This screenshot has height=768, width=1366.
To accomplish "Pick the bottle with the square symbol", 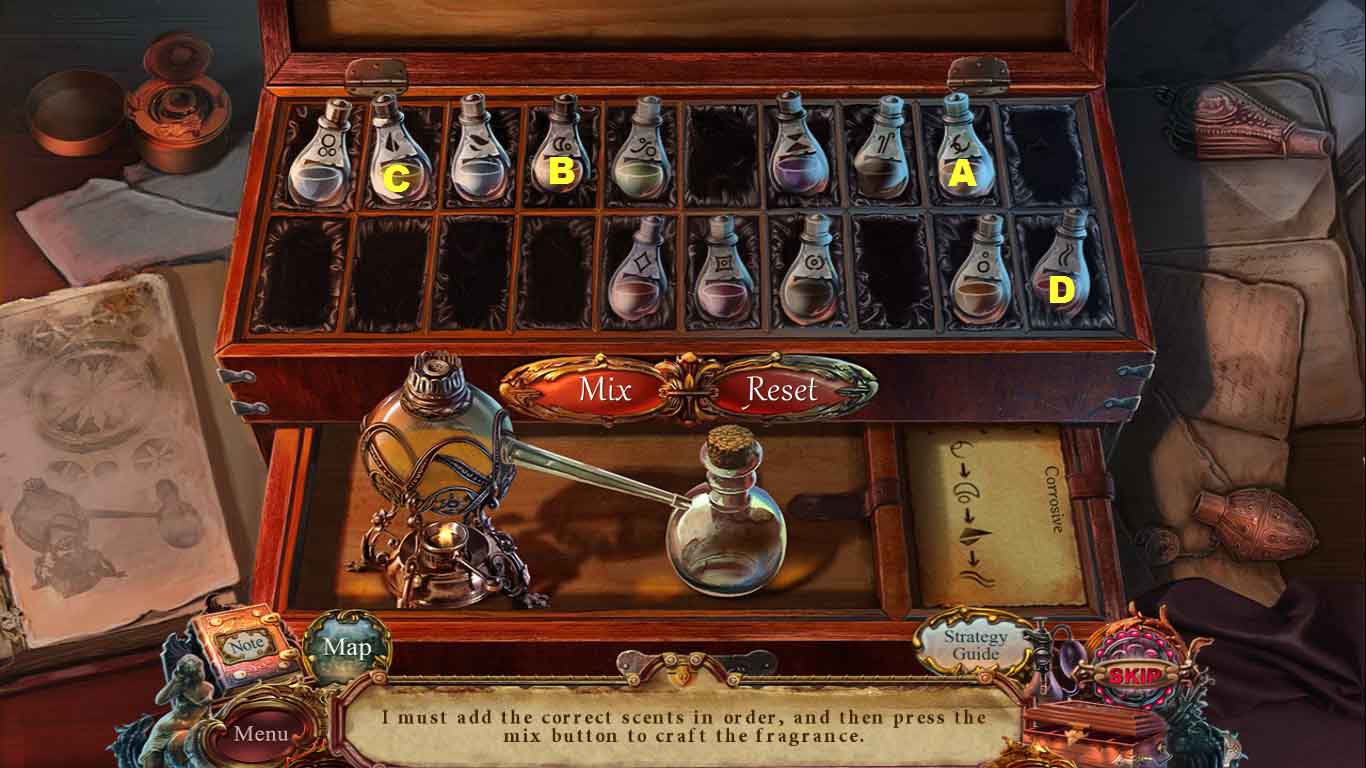I will (724, 275).
